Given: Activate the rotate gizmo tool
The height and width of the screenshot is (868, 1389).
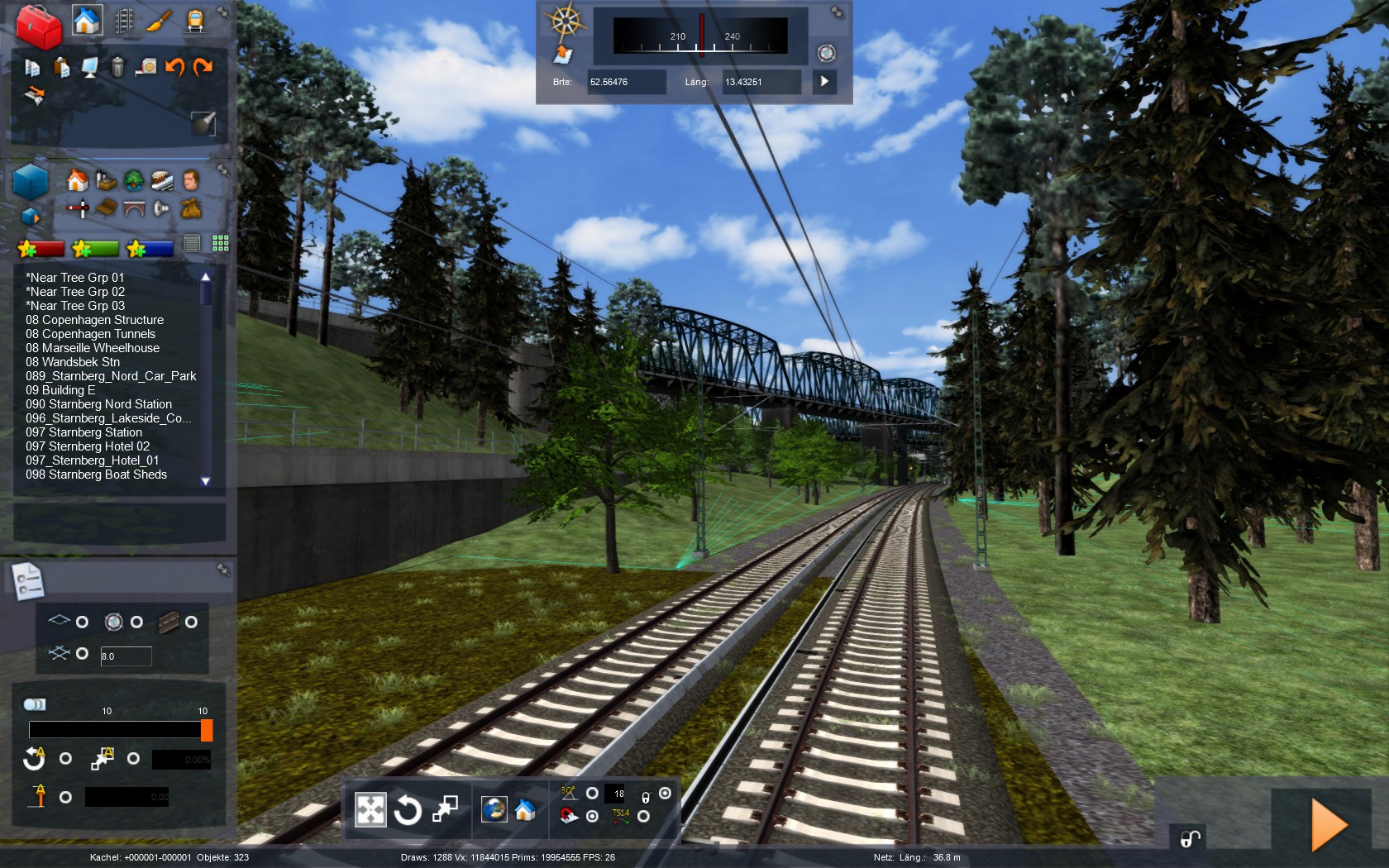Looking at the screenshot, I should (x=408, y=810).
